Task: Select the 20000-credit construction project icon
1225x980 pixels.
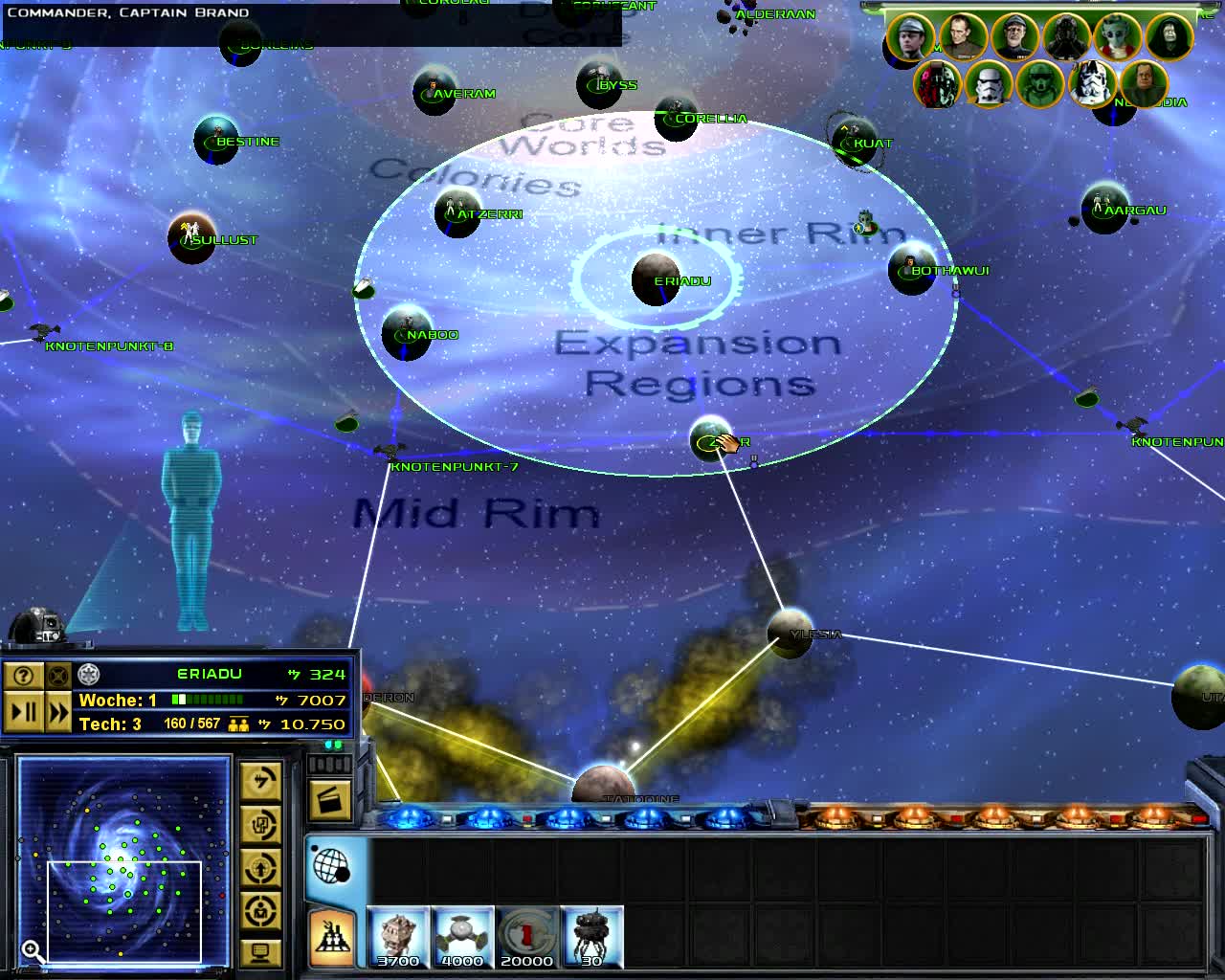Action: click(x=527, y=934)
